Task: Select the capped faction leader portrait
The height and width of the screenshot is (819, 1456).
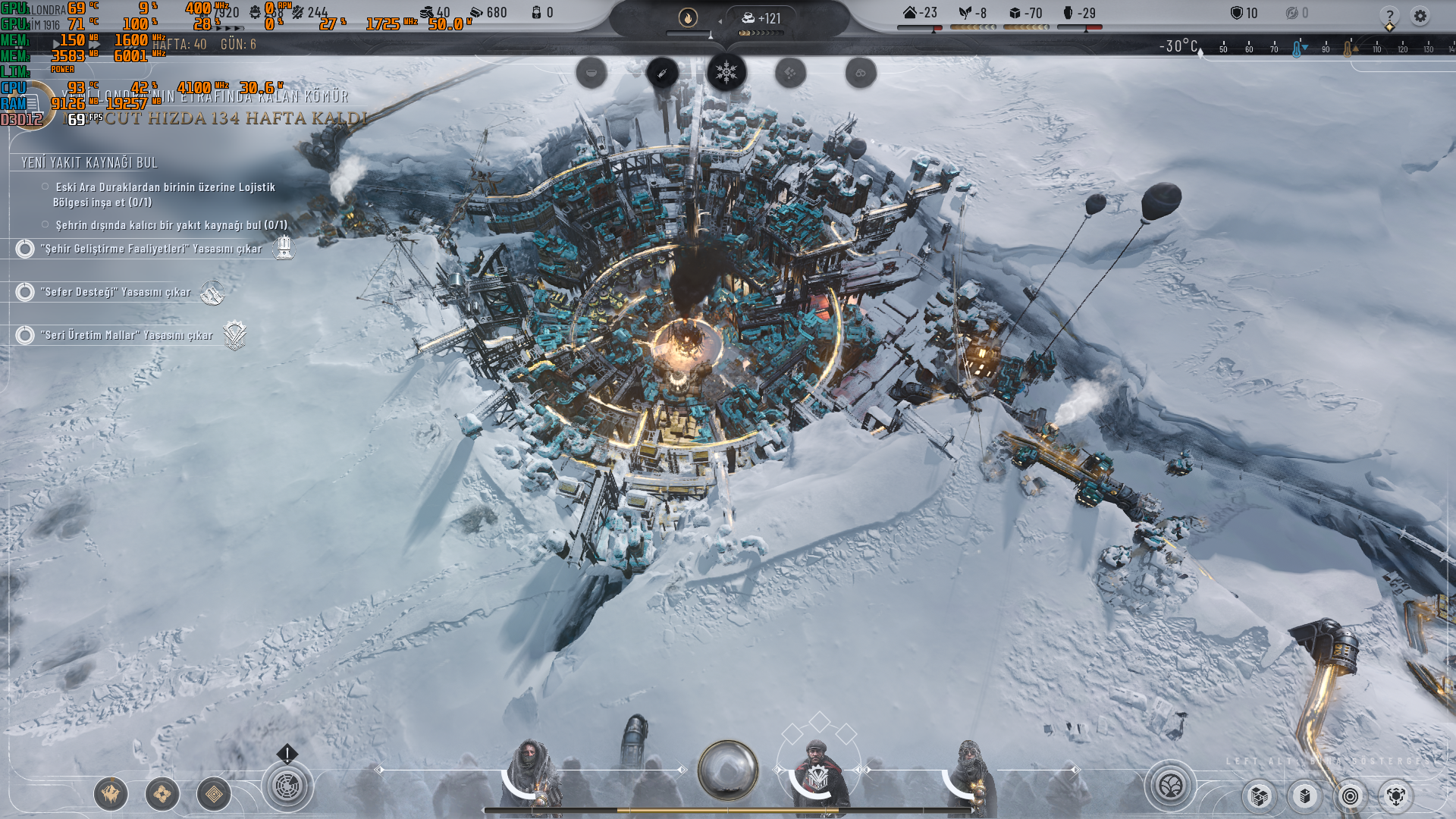Action: tap(817, 773)
